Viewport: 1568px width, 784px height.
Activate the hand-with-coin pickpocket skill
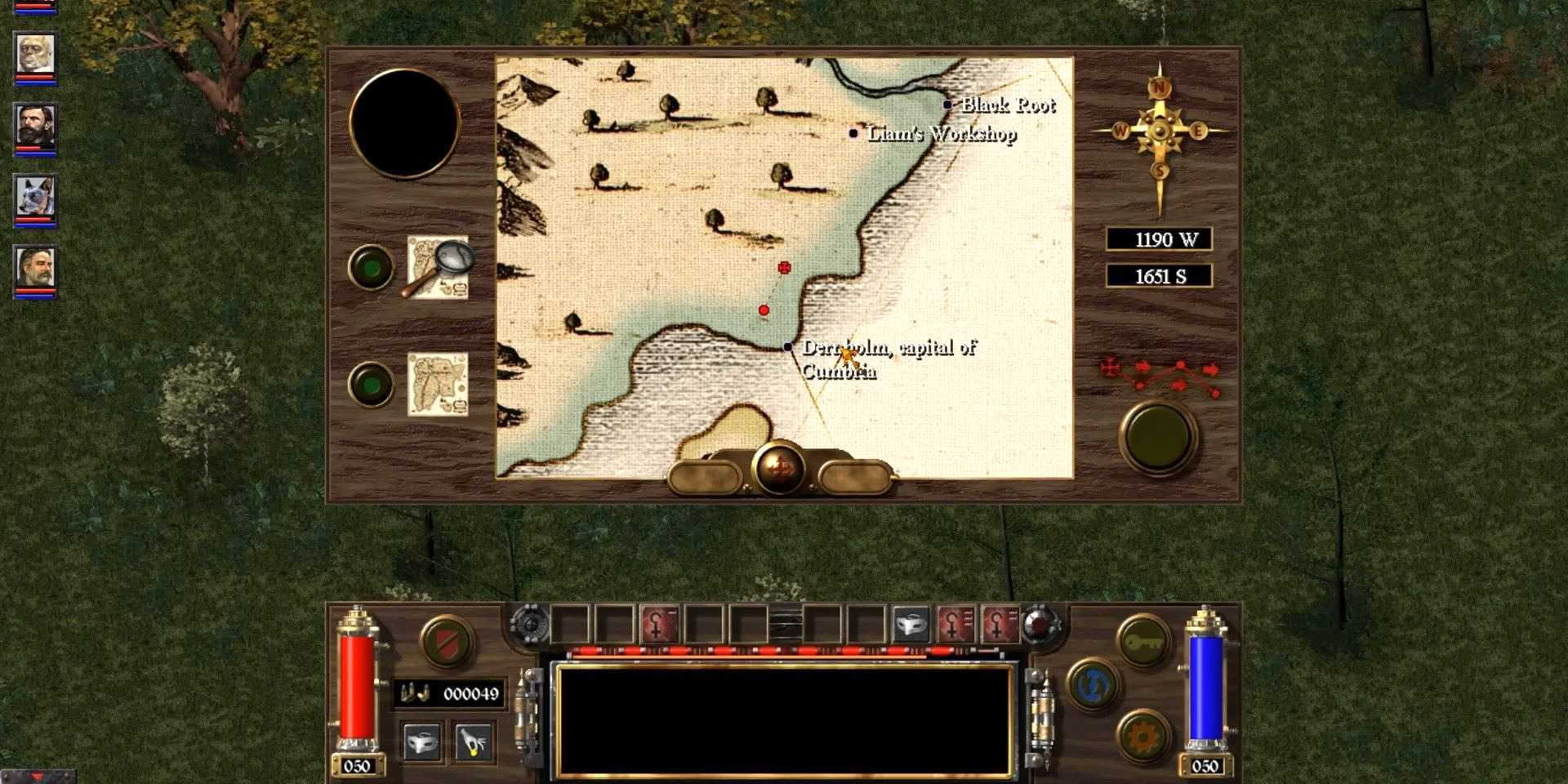pos(474,742)
